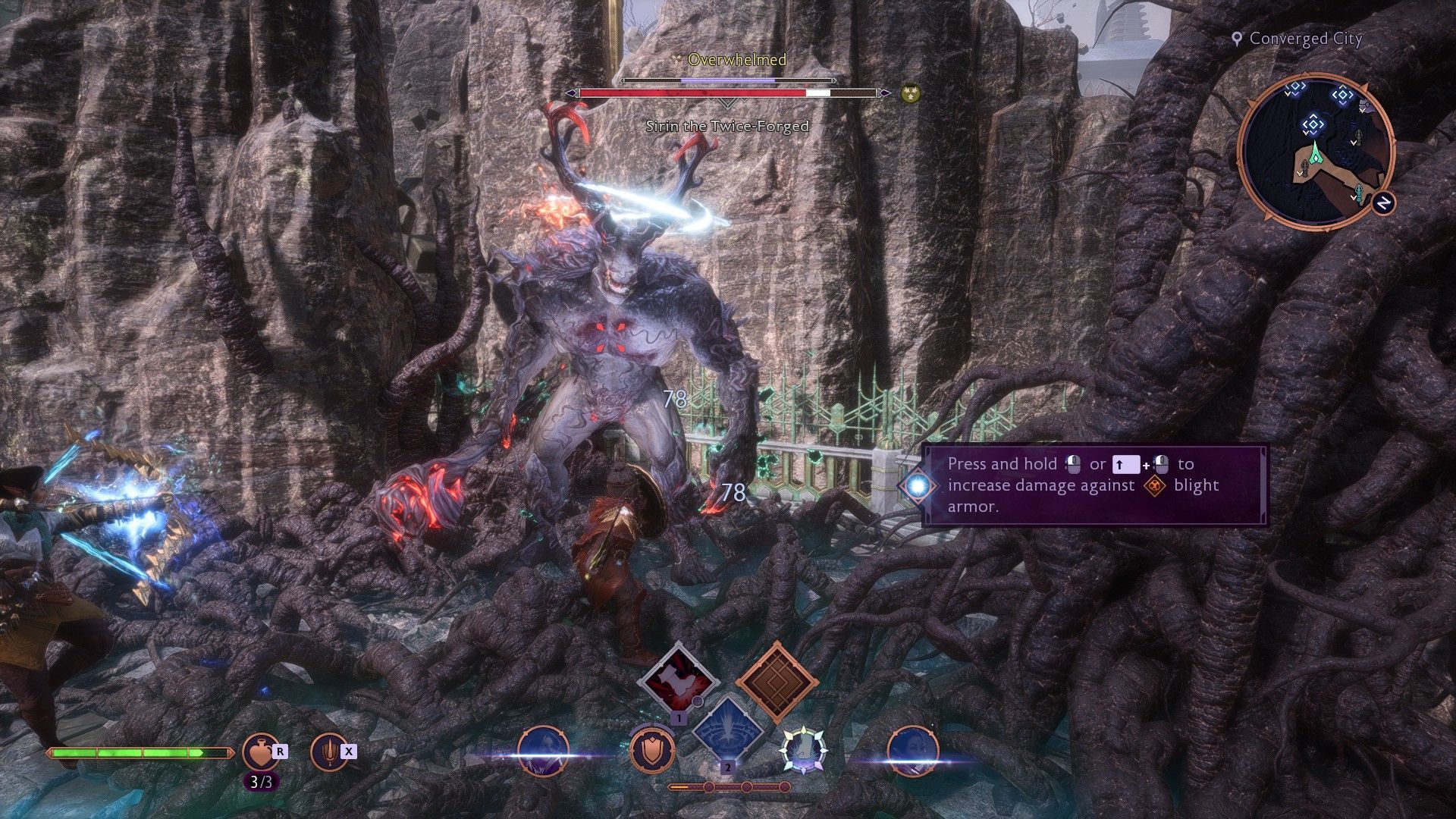The height and width of the screenshot is (819, 1456).
Task: Open the circular minimap
Action: (1316, 151)
